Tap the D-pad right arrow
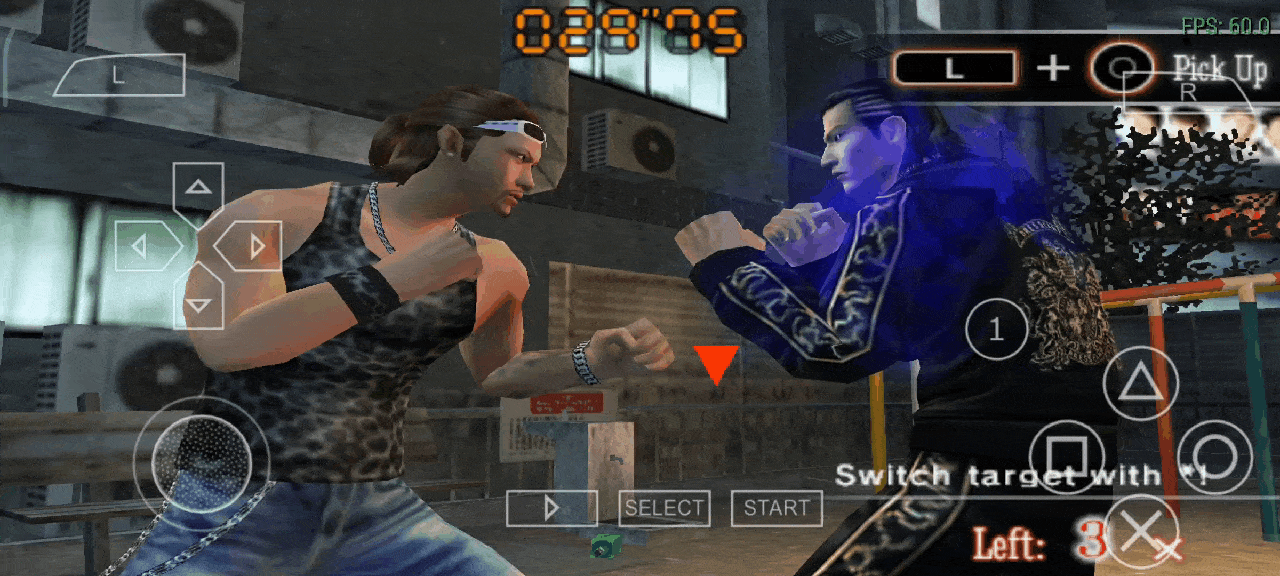Viewport: 1280px width, 576px height. point(254,246)
